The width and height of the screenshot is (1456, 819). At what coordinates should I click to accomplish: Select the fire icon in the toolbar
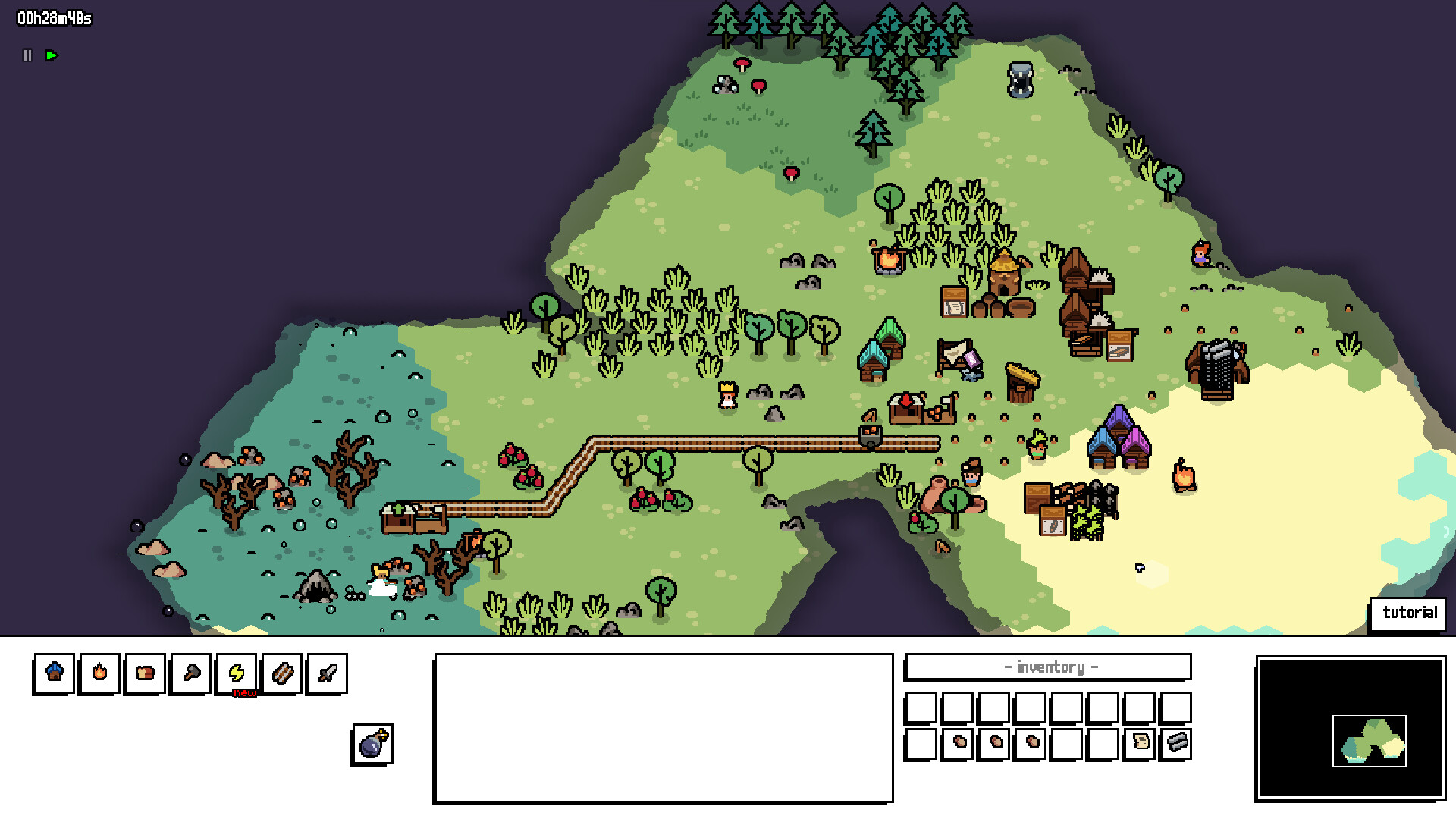[x=99, y=673]
